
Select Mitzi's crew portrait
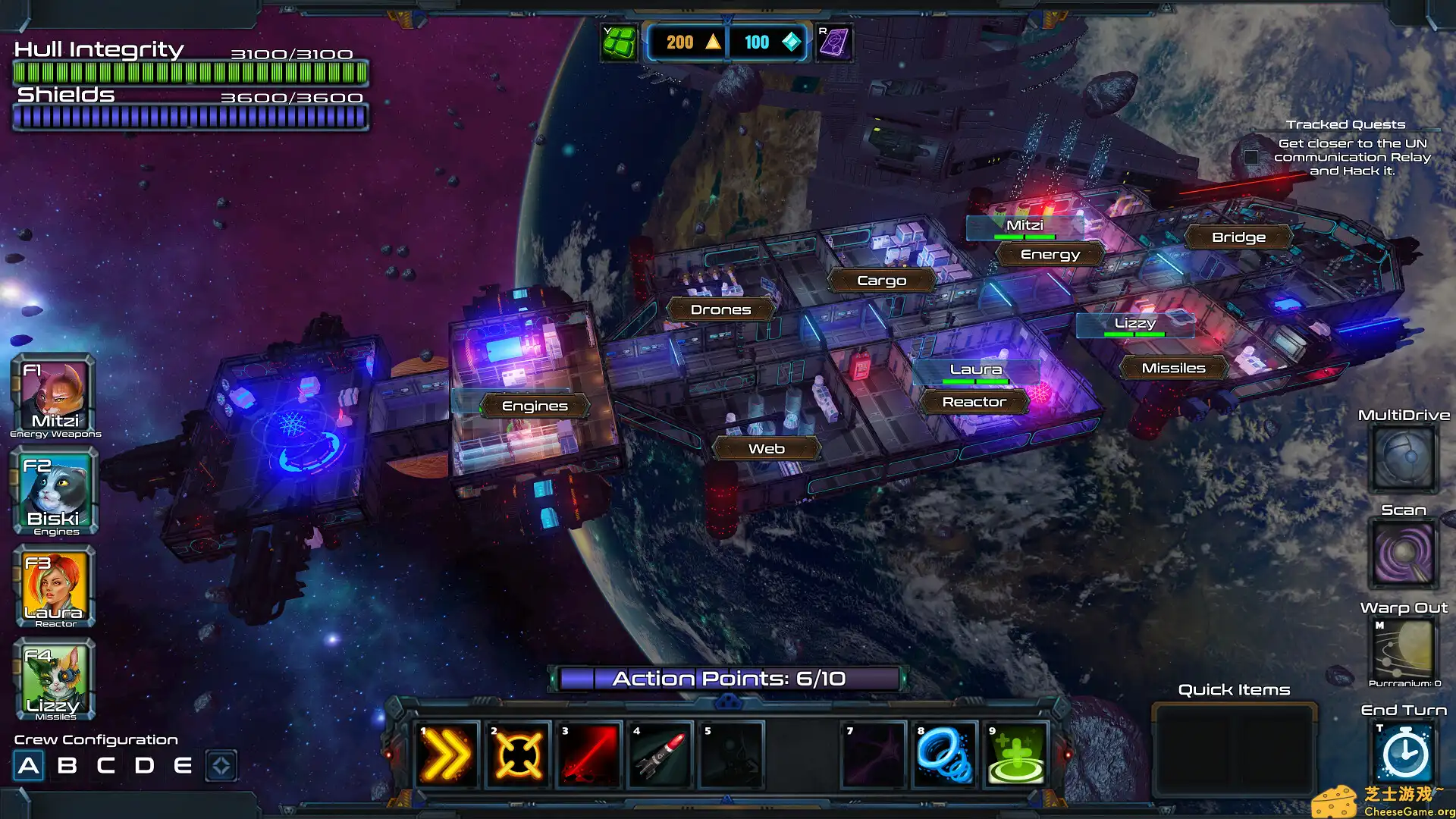(x=54, y=396)
